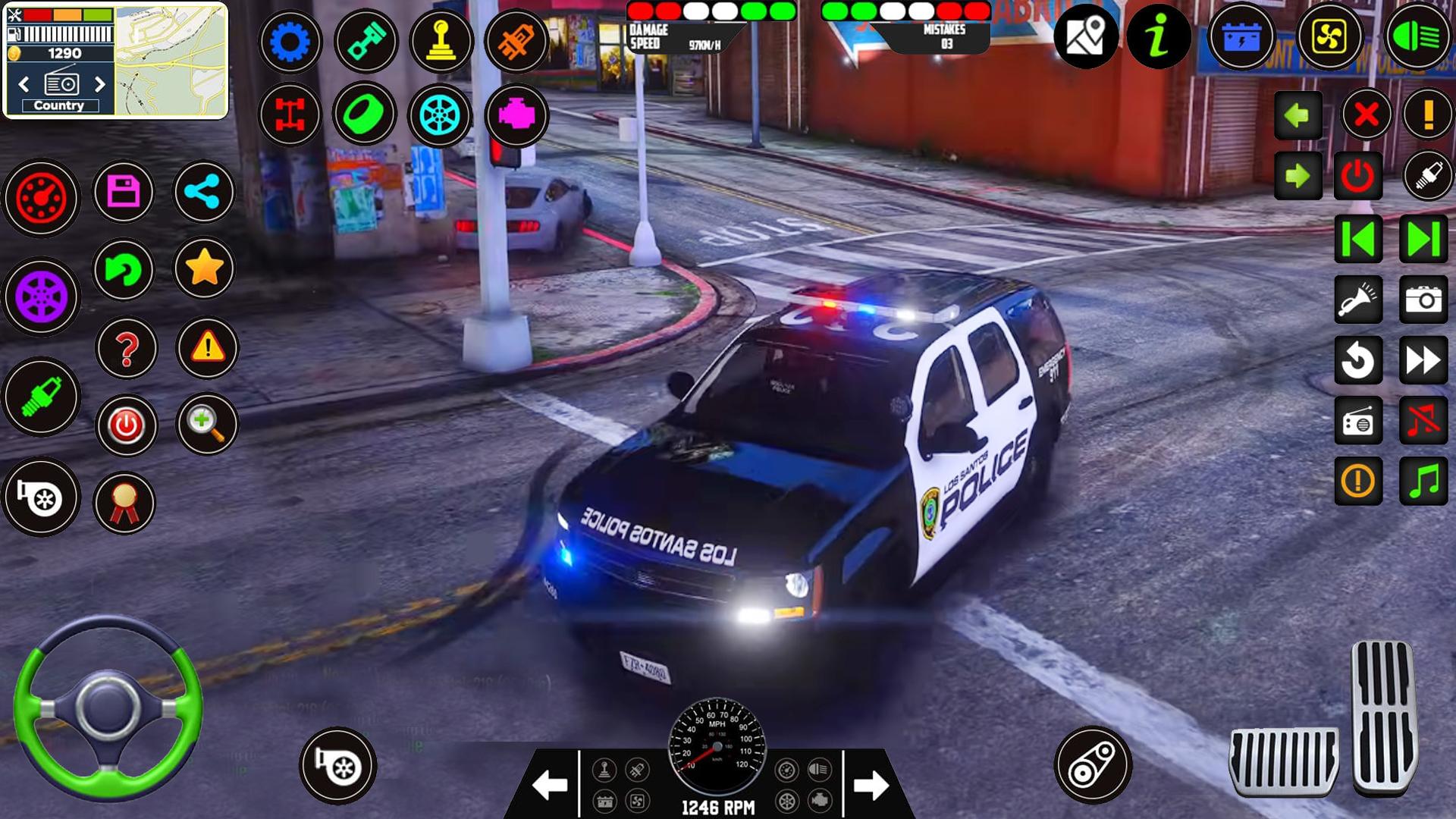Take a screenshot with the camera icon
This screenshot has height=819, width=1456.
click(1423, 300)
